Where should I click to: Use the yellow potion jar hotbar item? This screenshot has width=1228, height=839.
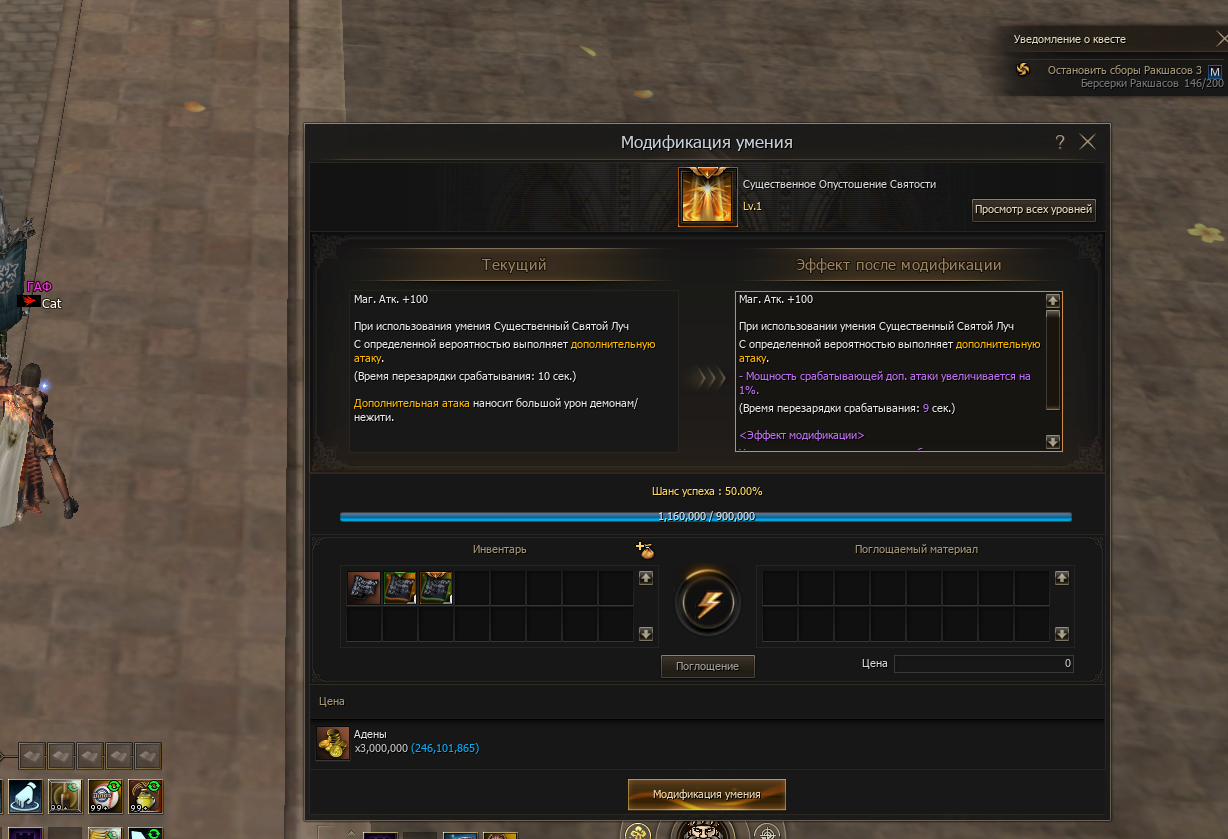click(145, 796)
